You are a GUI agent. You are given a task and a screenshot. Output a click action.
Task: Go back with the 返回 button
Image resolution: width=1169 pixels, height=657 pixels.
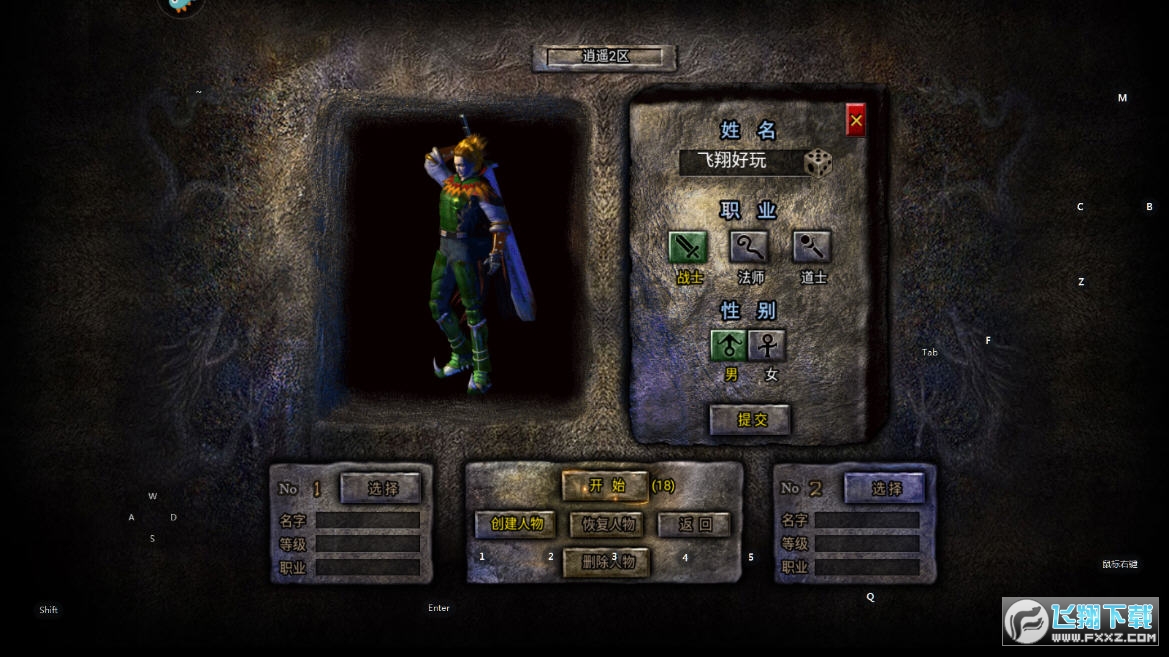[x=694, y=524]
